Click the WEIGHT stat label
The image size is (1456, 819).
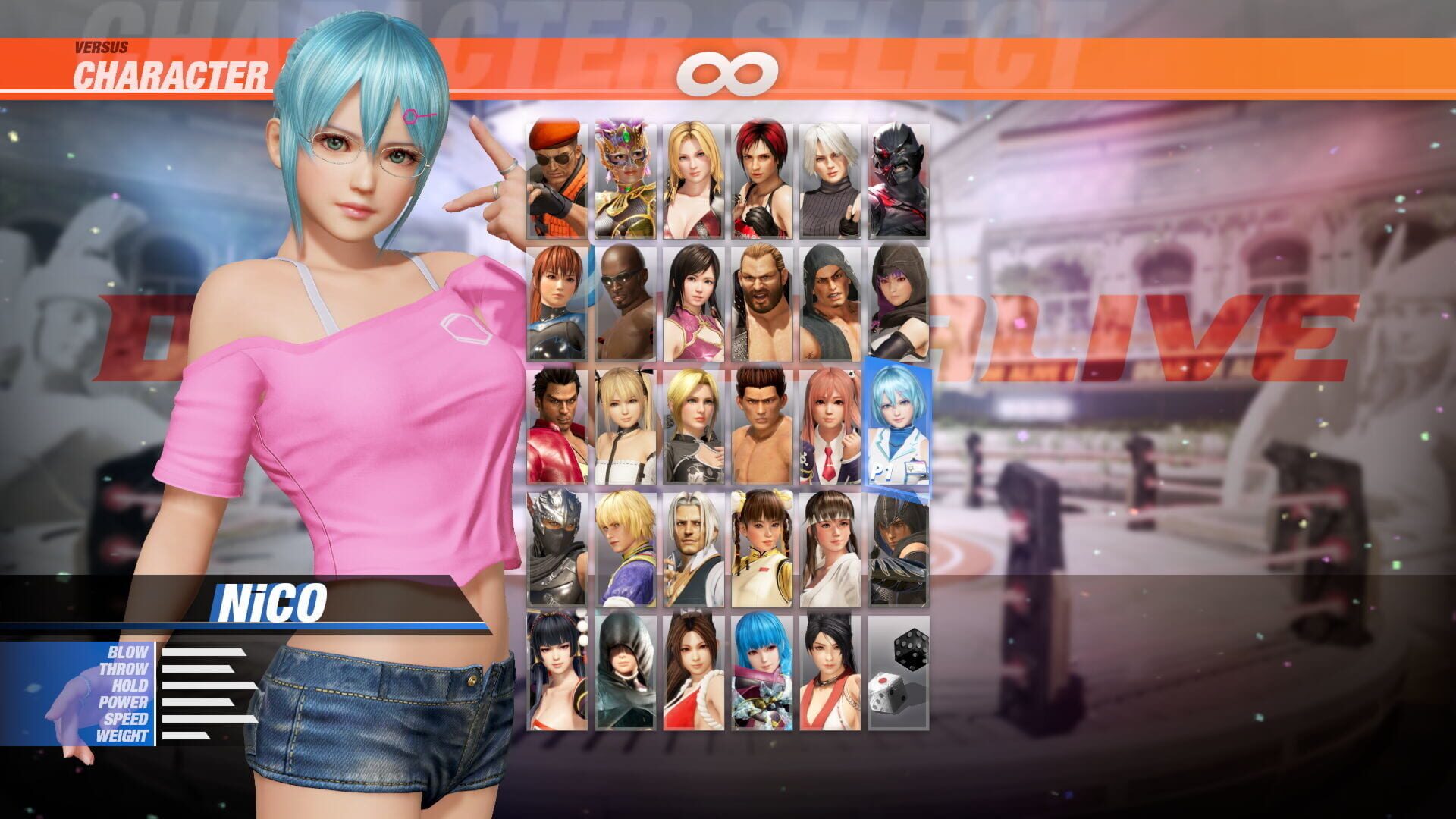125,736
